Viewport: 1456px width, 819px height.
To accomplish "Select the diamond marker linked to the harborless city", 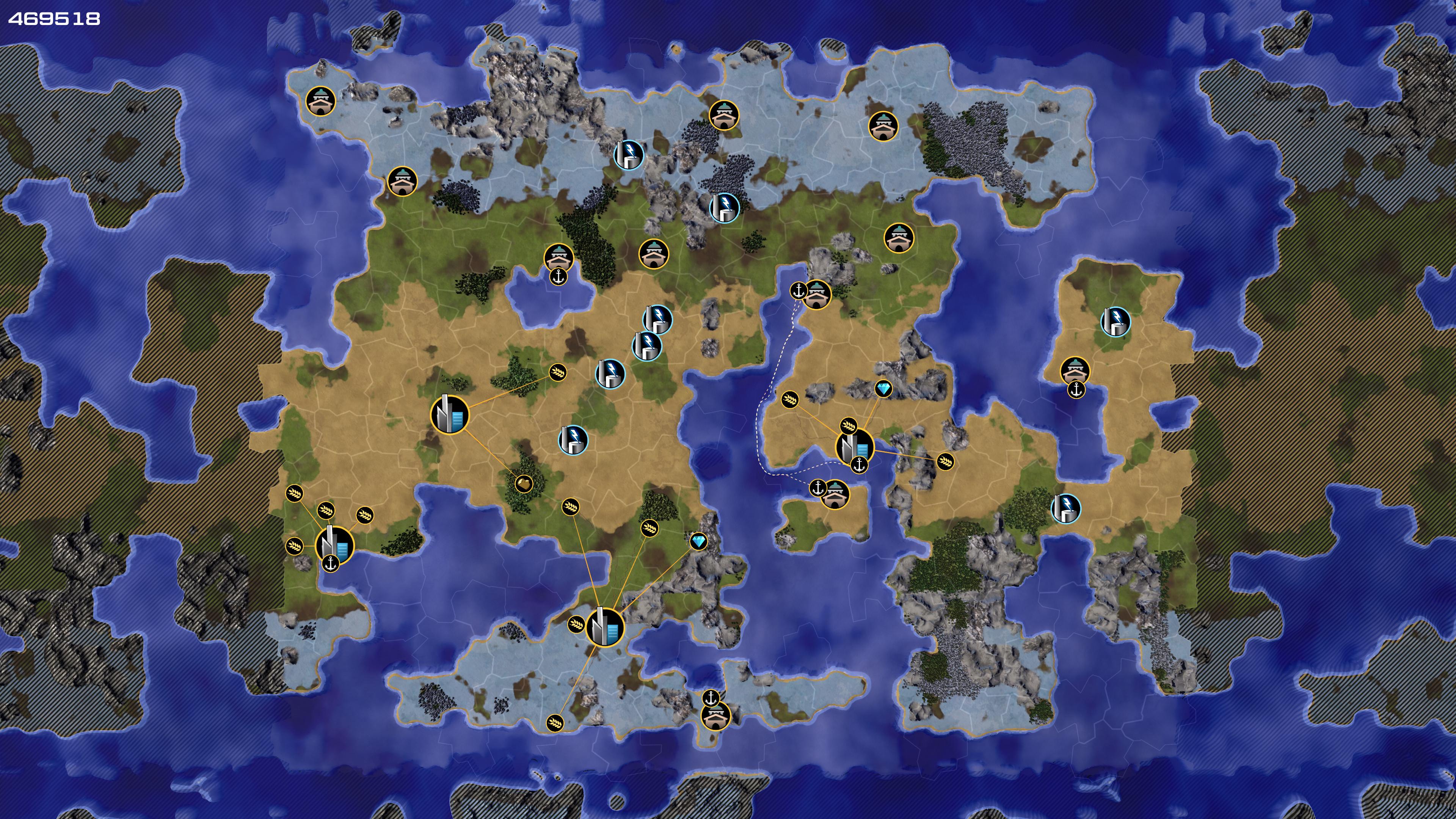I will click(698, 541).
